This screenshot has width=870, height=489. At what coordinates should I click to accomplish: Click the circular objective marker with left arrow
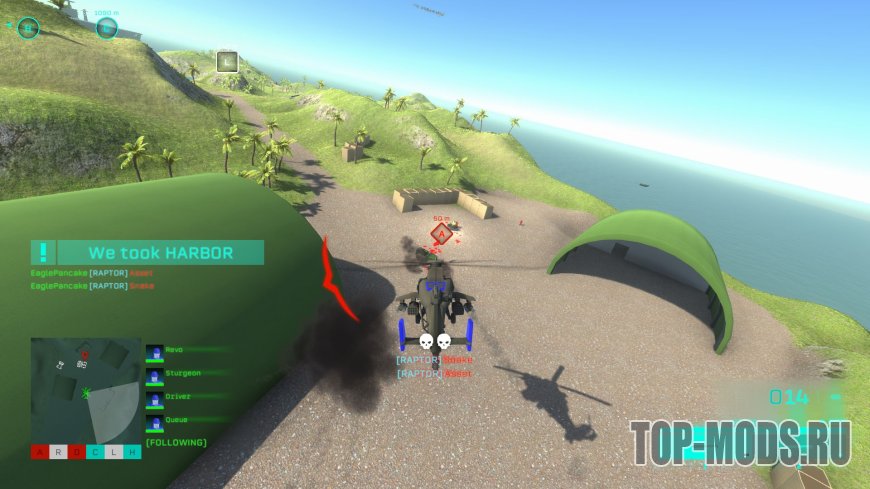(x=28, y=28)
